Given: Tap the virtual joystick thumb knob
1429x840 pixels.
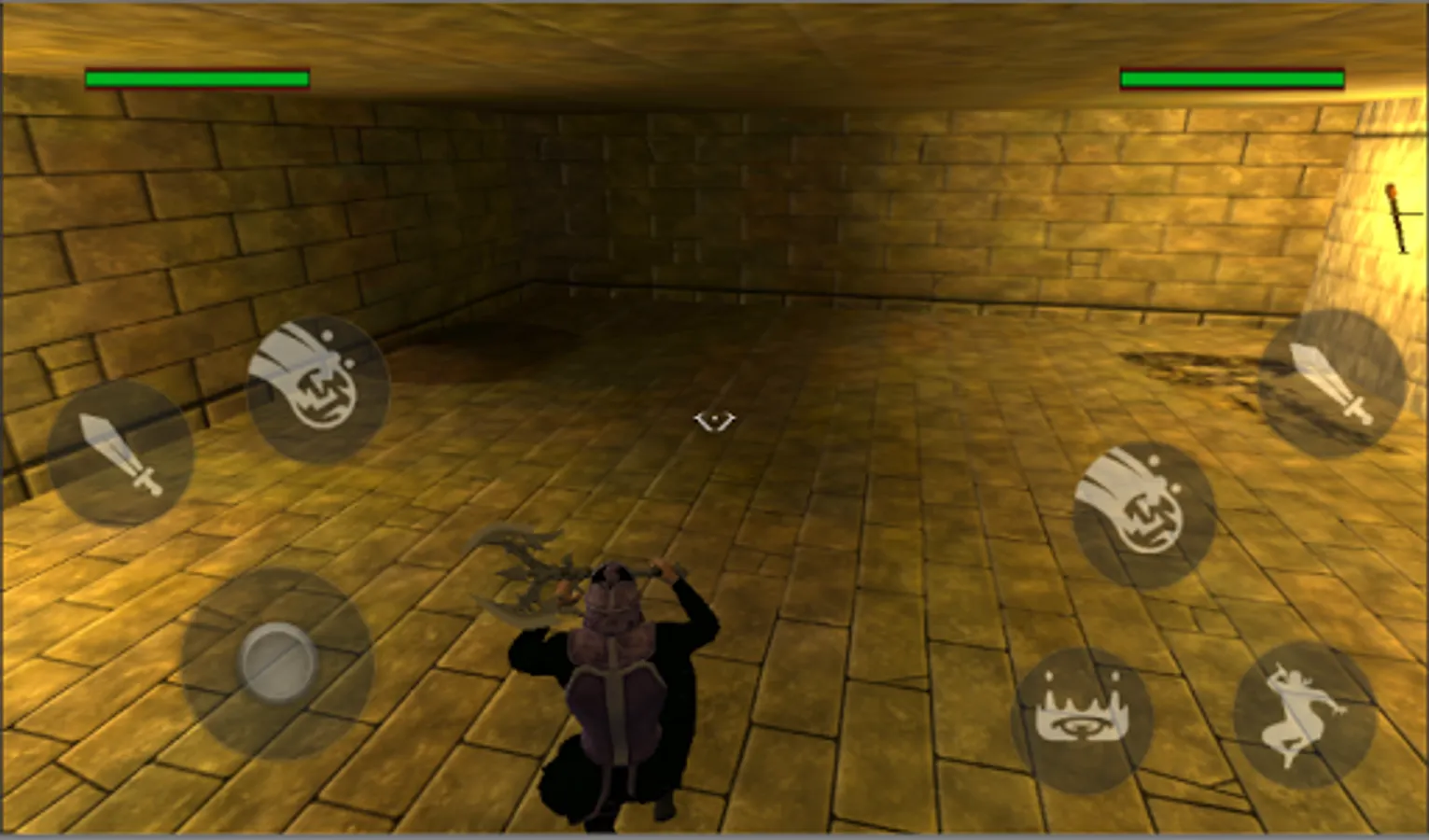Looking at the screenshot, I should 275,663.
